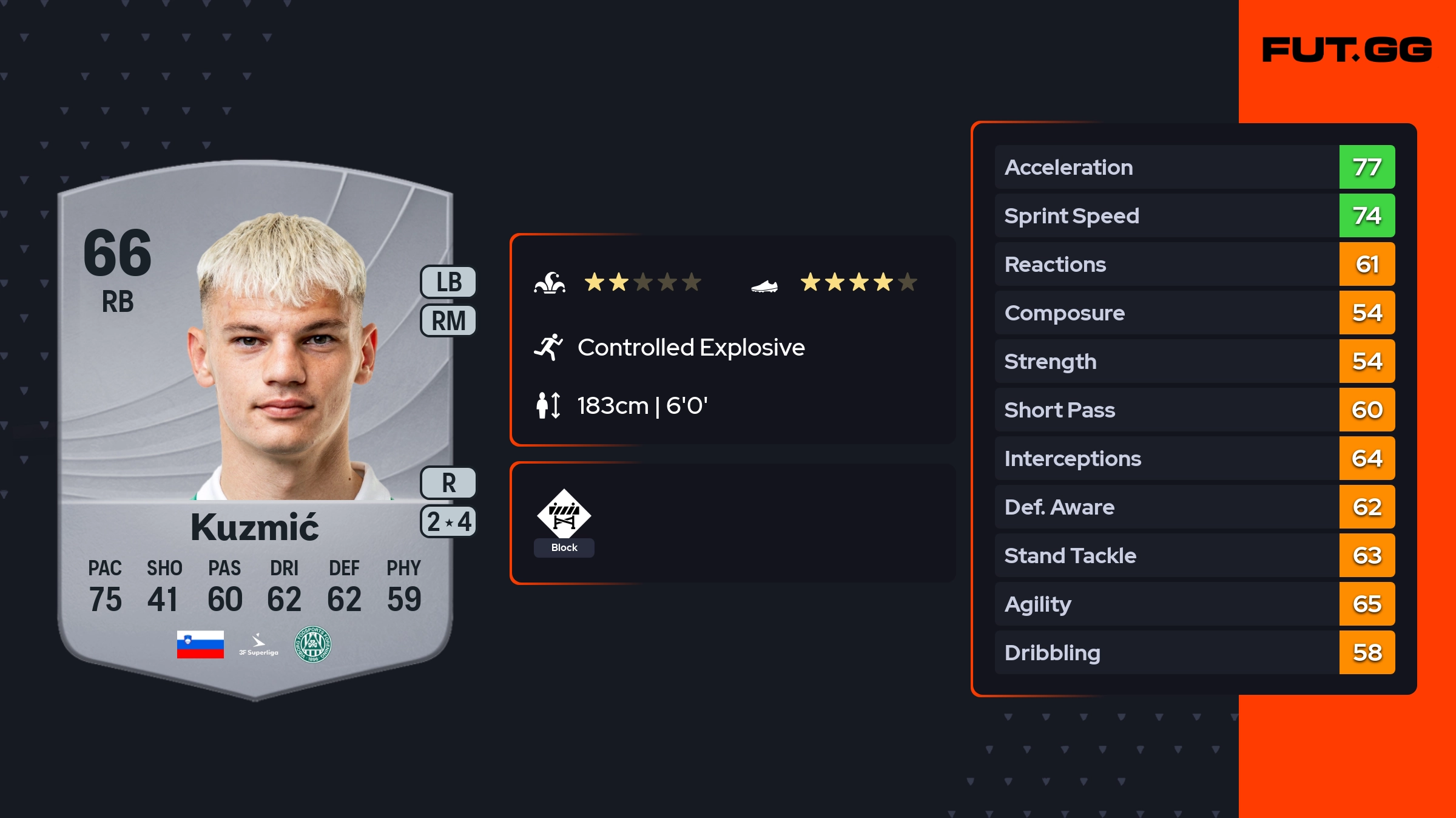1456x818 pixels.
Task: Click the 3F Superliga league logo
Action: pos(258,645)
